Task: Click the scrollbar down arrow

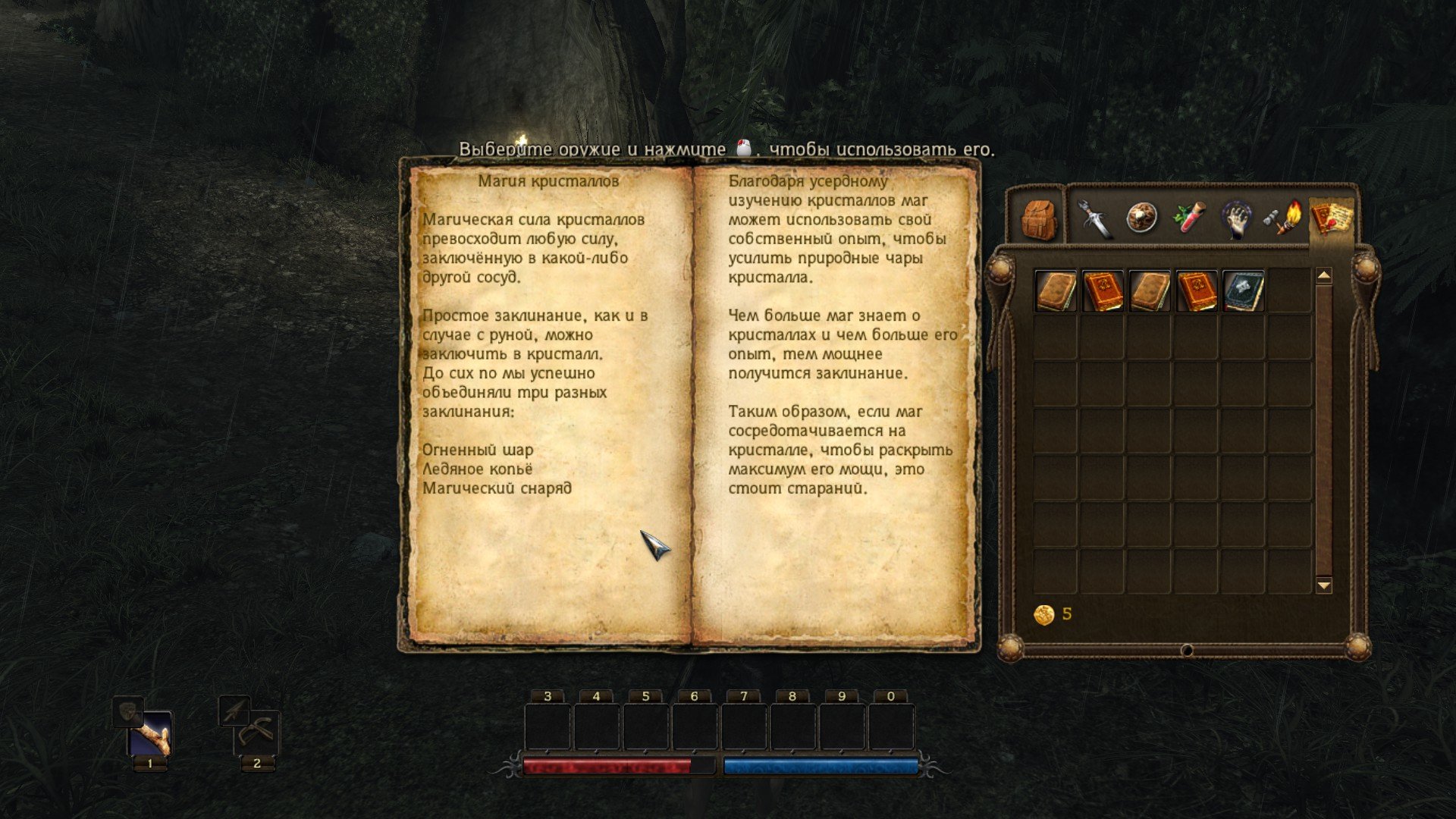Action: pos(1323,584)
